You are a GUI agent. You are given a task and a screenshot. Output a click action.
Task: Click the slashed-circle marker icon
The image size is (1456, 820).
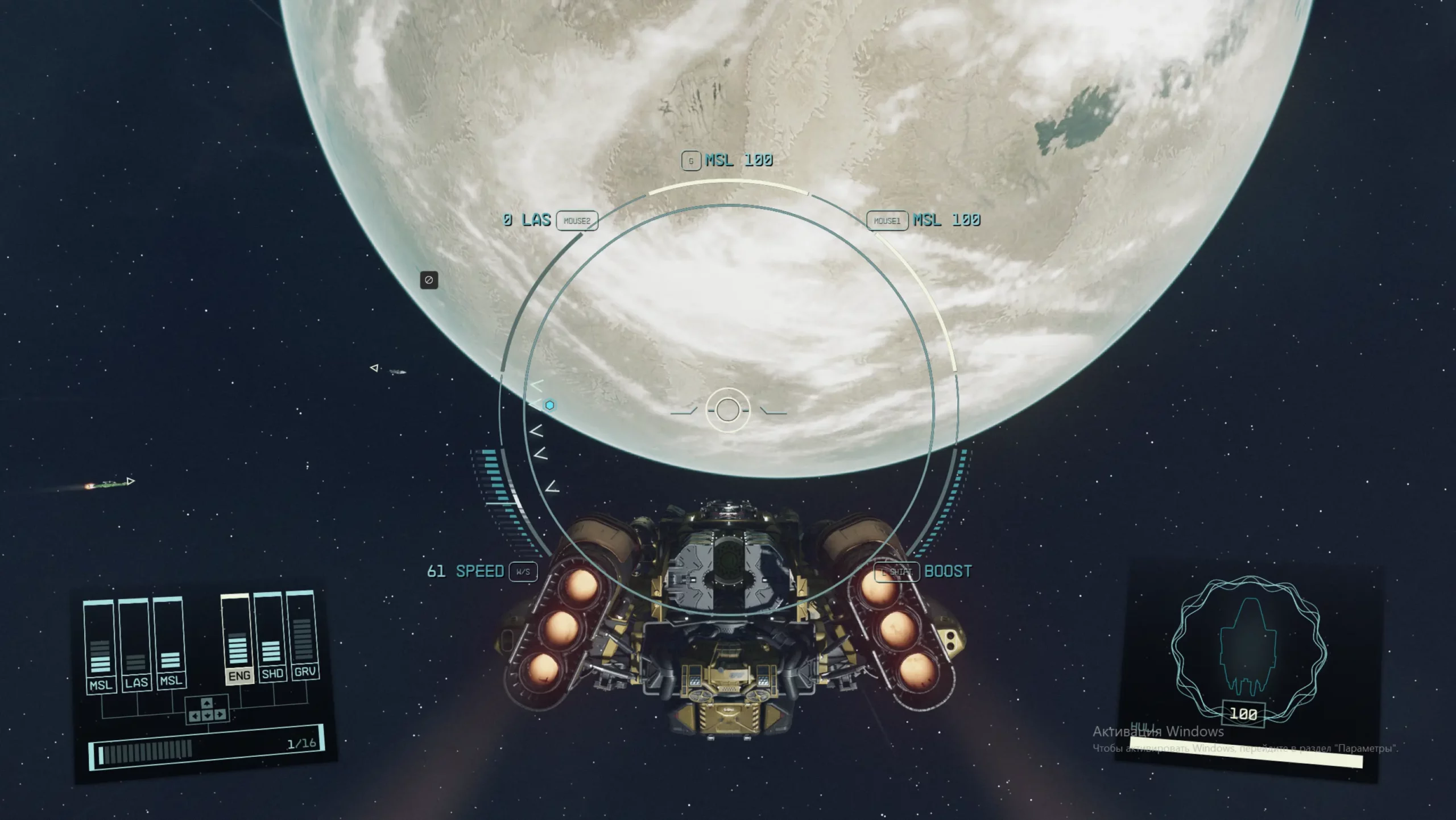[429, 280]
